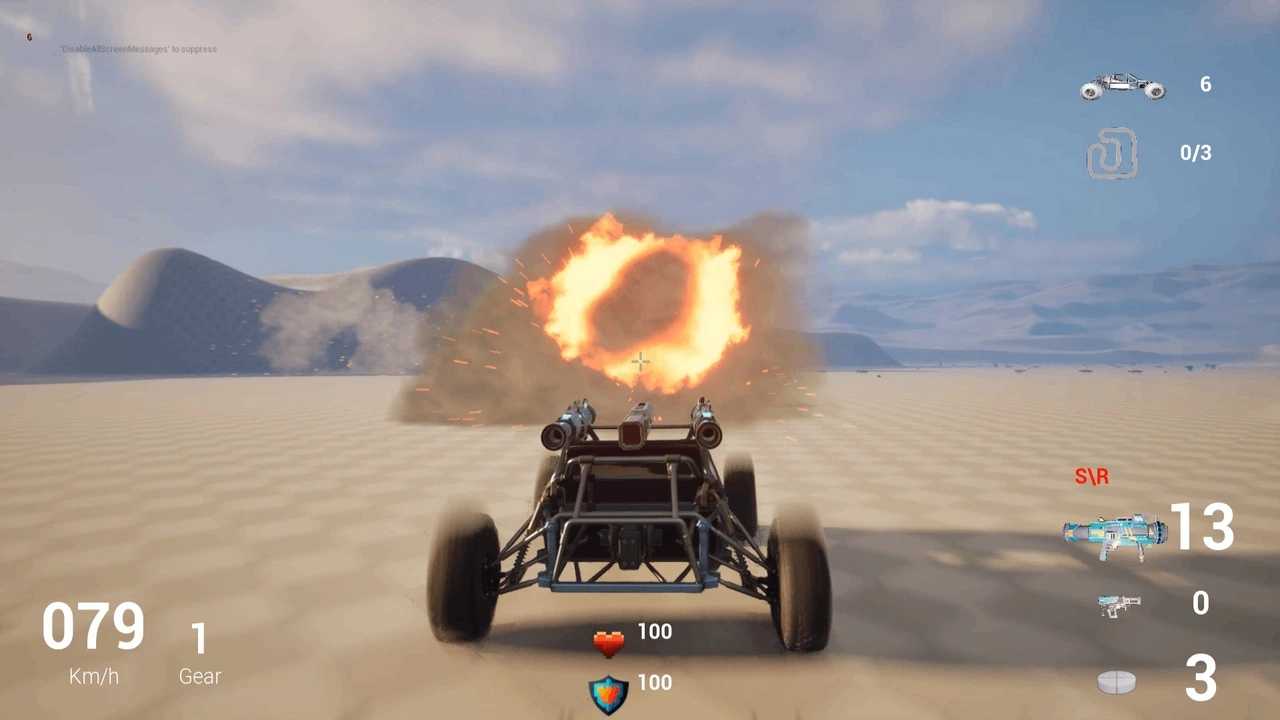This screenshot has height=720, width=1280.
Task: Click the red heart health icon
Action: pyautogui.click(x=608, y=643)
